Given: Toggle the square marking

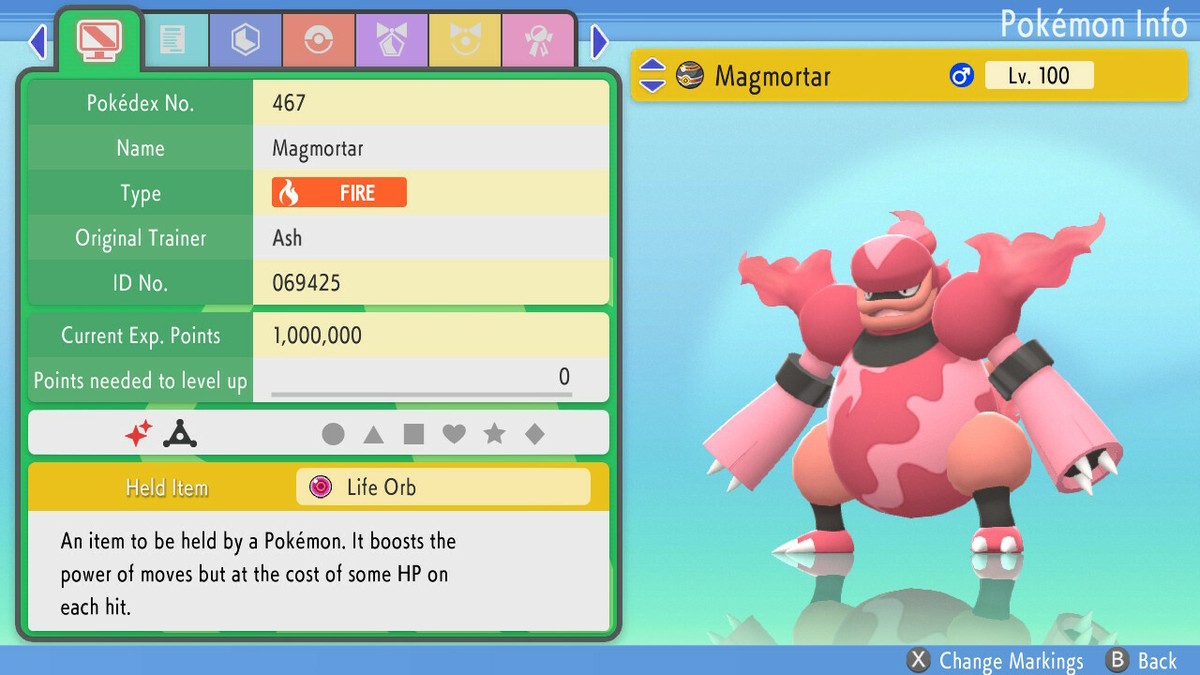Looking at the screenshot, I should (413, 434).
